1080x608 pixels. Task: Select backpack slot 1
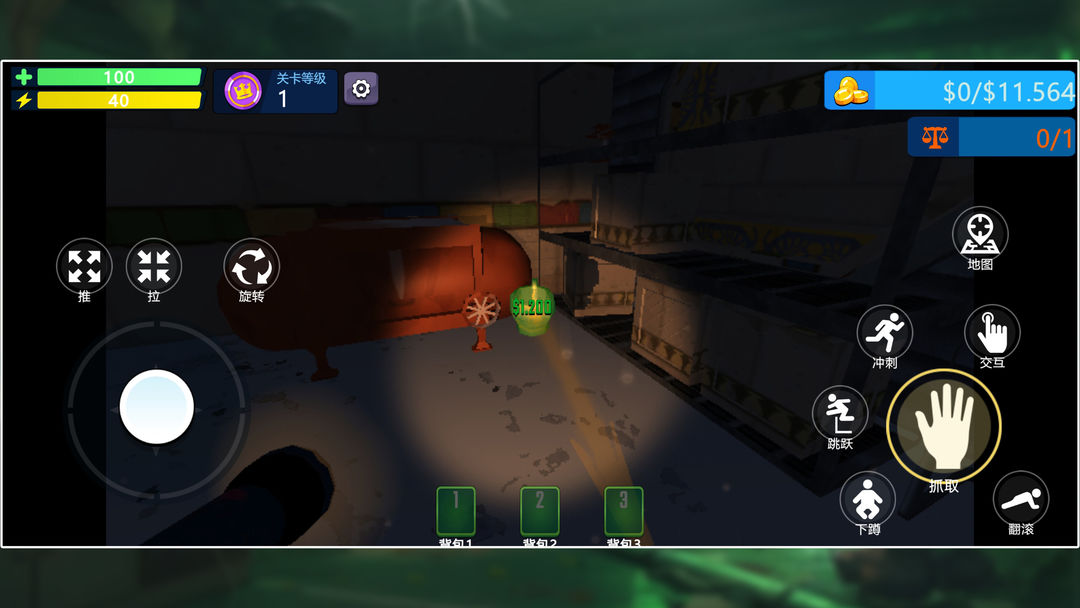pyautogui.click(x=456, y=510)
